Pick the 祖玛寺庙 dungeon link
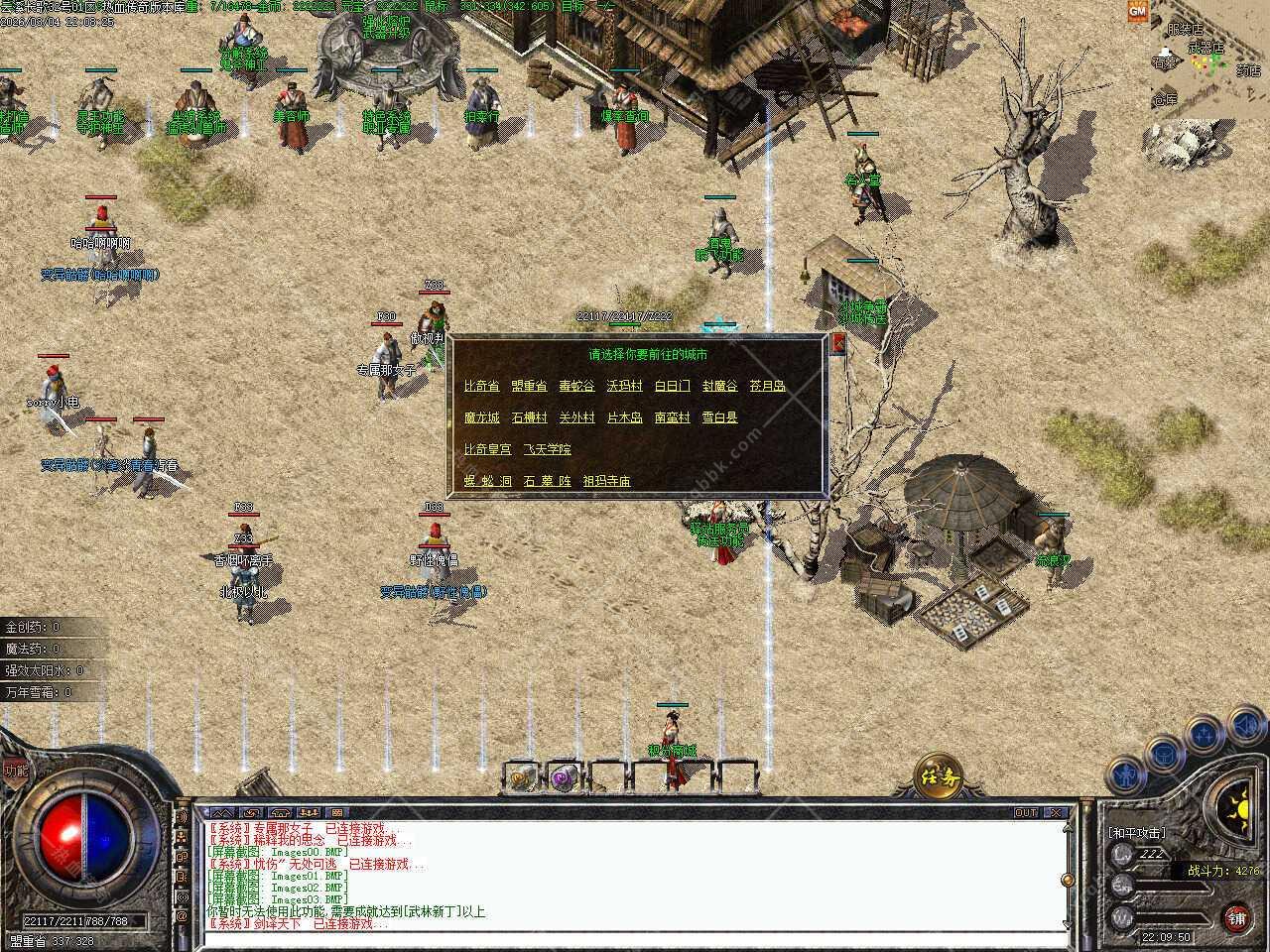 point(606,481)
